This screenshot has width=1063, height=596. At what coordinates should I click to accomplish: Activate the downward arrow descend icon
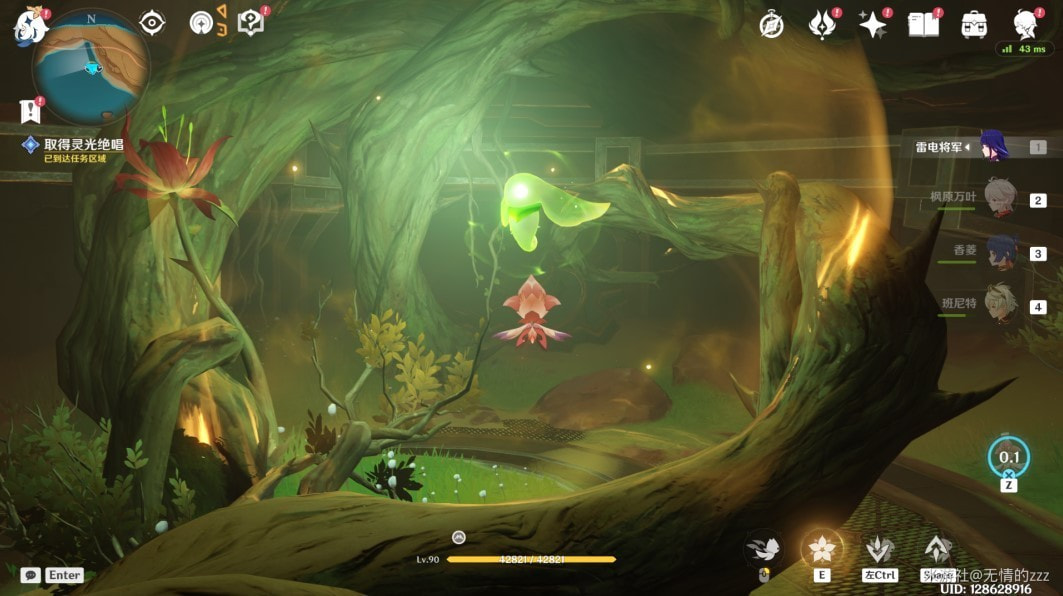point(880,549)
